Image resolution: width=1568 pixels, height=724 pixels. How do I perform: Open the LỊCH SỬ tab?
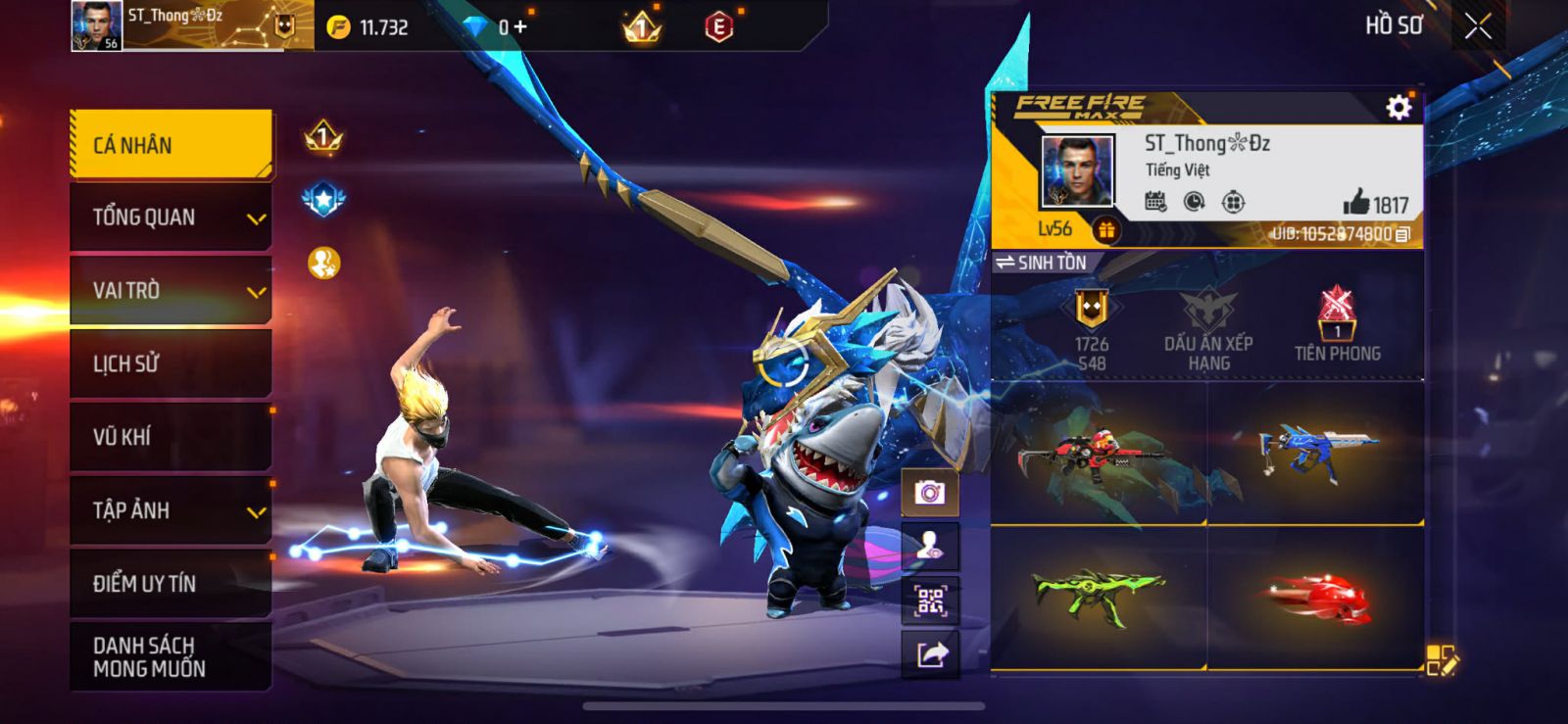tap(171, 364)
